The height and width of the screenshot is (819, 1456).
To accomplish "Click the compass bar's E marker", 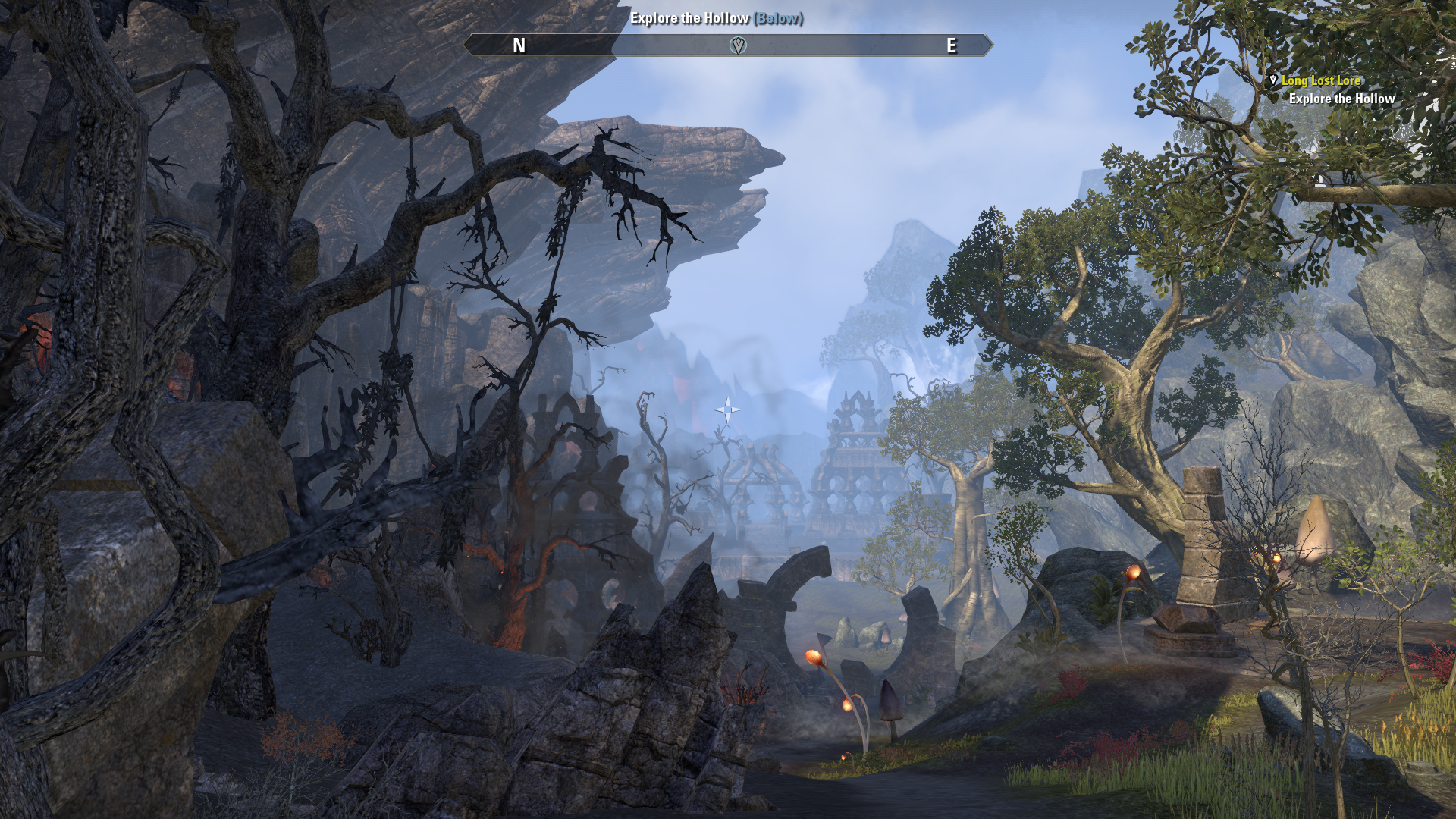I will click(951, 46).
